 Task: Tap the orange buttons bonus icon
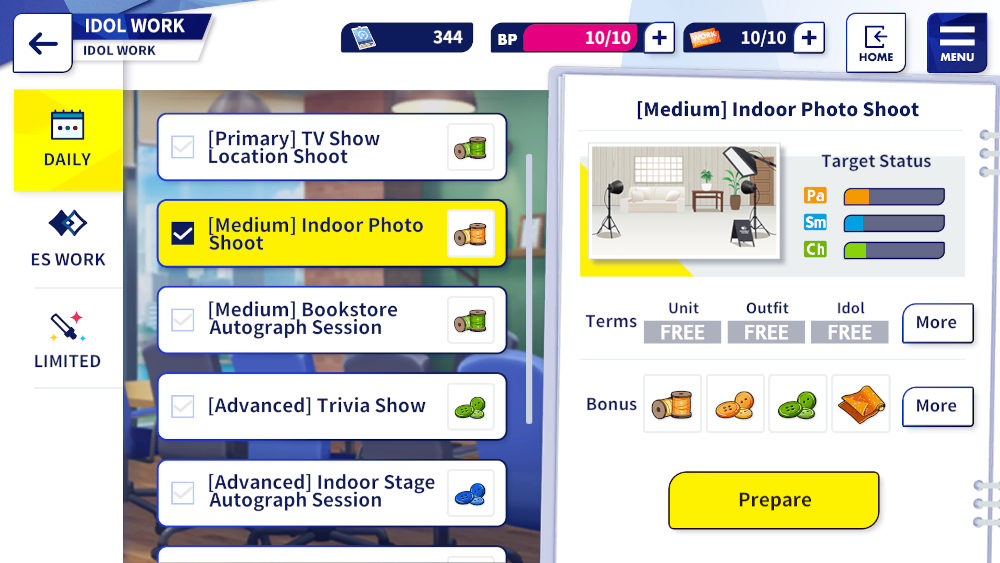point(735,404)
